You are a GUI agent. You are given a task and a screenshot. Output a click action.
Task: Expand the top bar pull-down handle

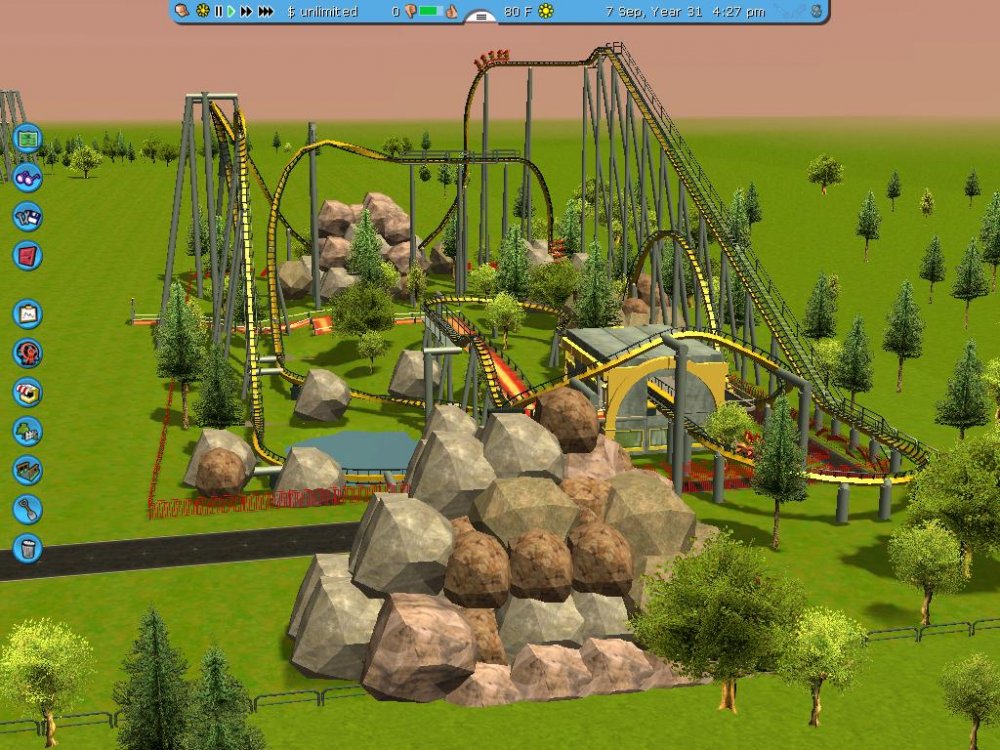click(x=481, y=16)
